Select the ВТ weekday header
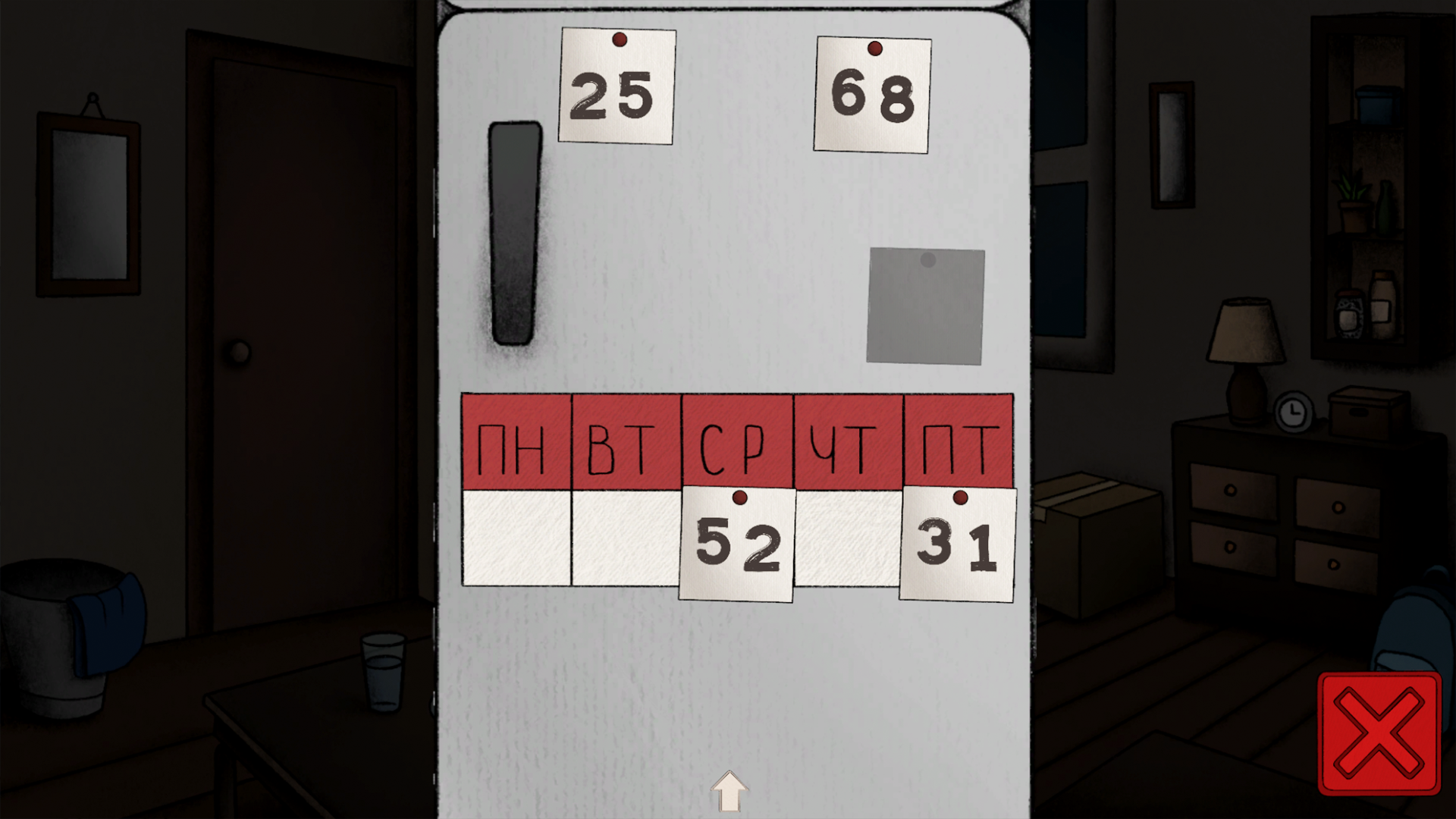 [626, 440]
